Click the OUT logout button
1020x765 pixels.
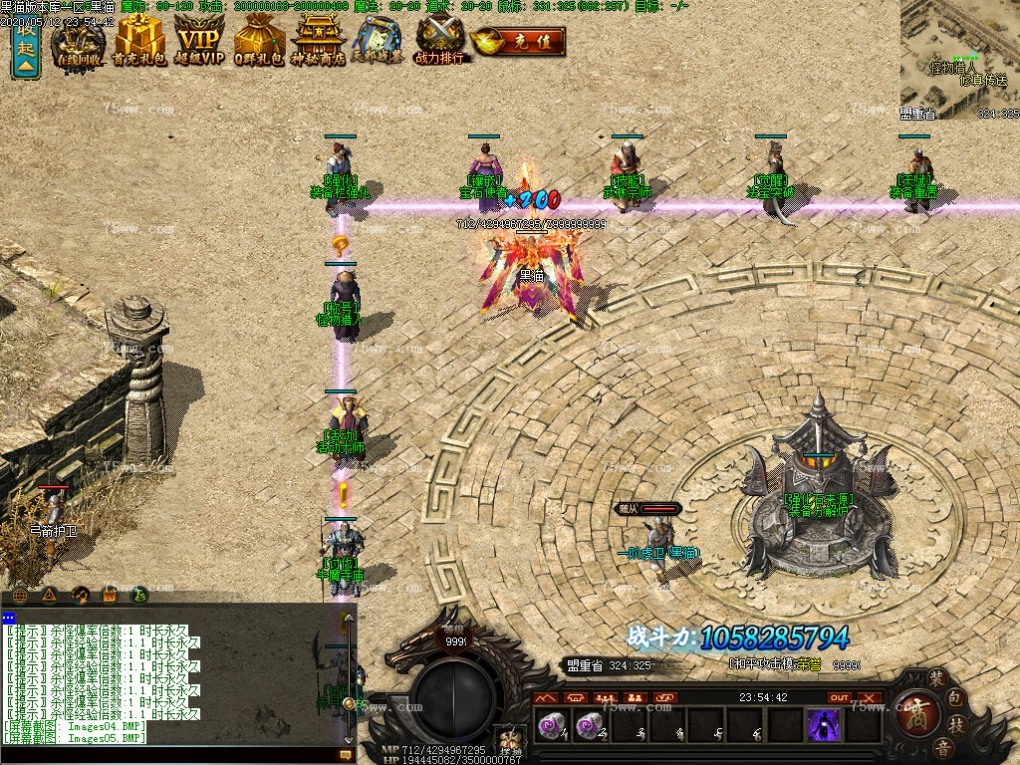[x=839, y=698]
